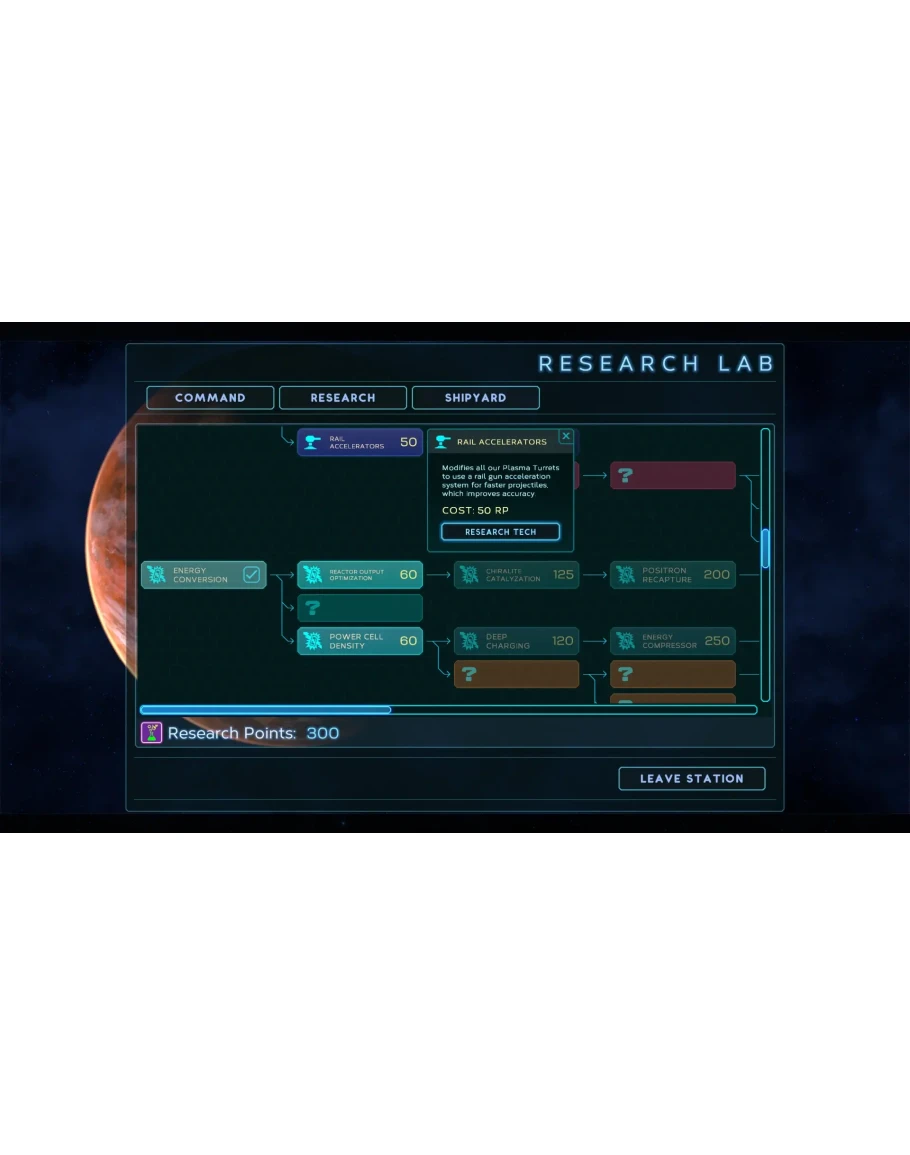Open the Research tab
The width and height of the screenshot is (910, 1155).
pos(343,398)
